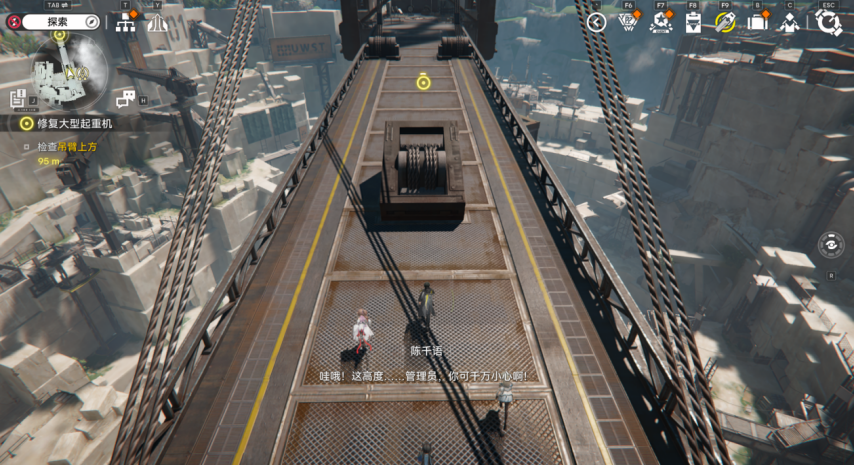Open the star hexagon event icon
Viewport: 854px width, 465px height.
[660, 22]
